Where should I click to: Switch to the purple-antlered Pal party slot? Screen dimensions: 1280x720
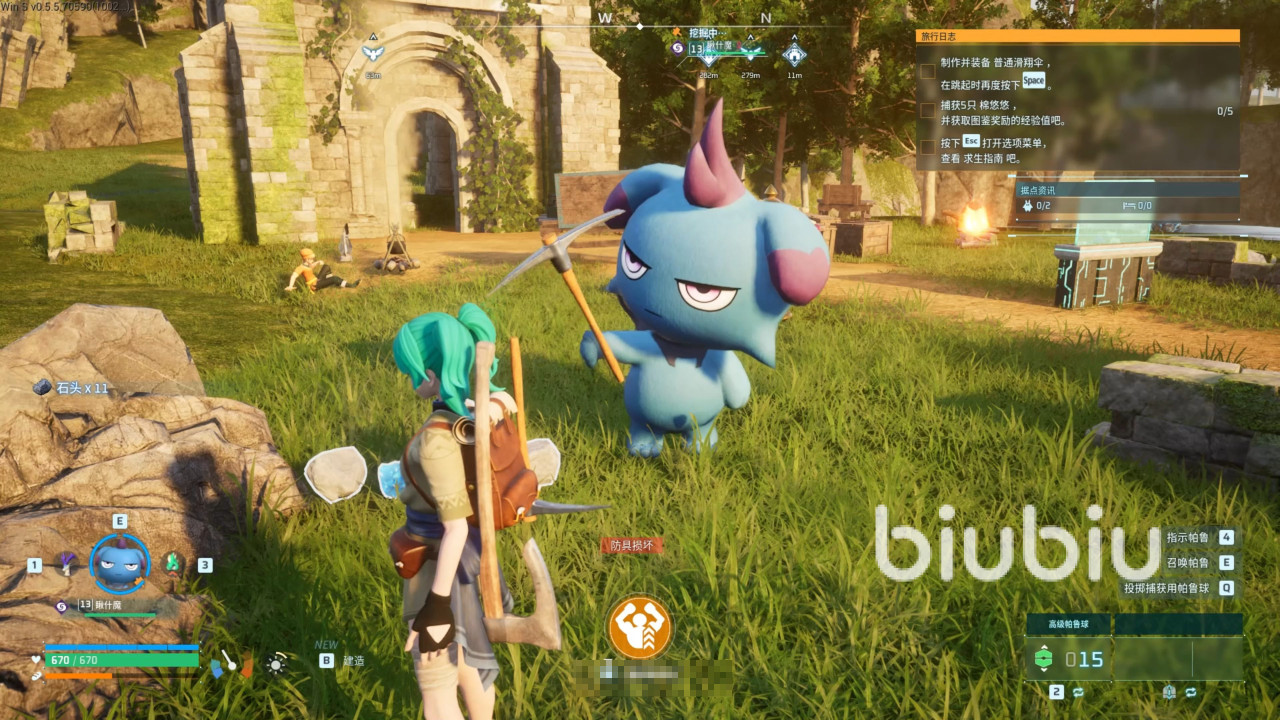67,564
